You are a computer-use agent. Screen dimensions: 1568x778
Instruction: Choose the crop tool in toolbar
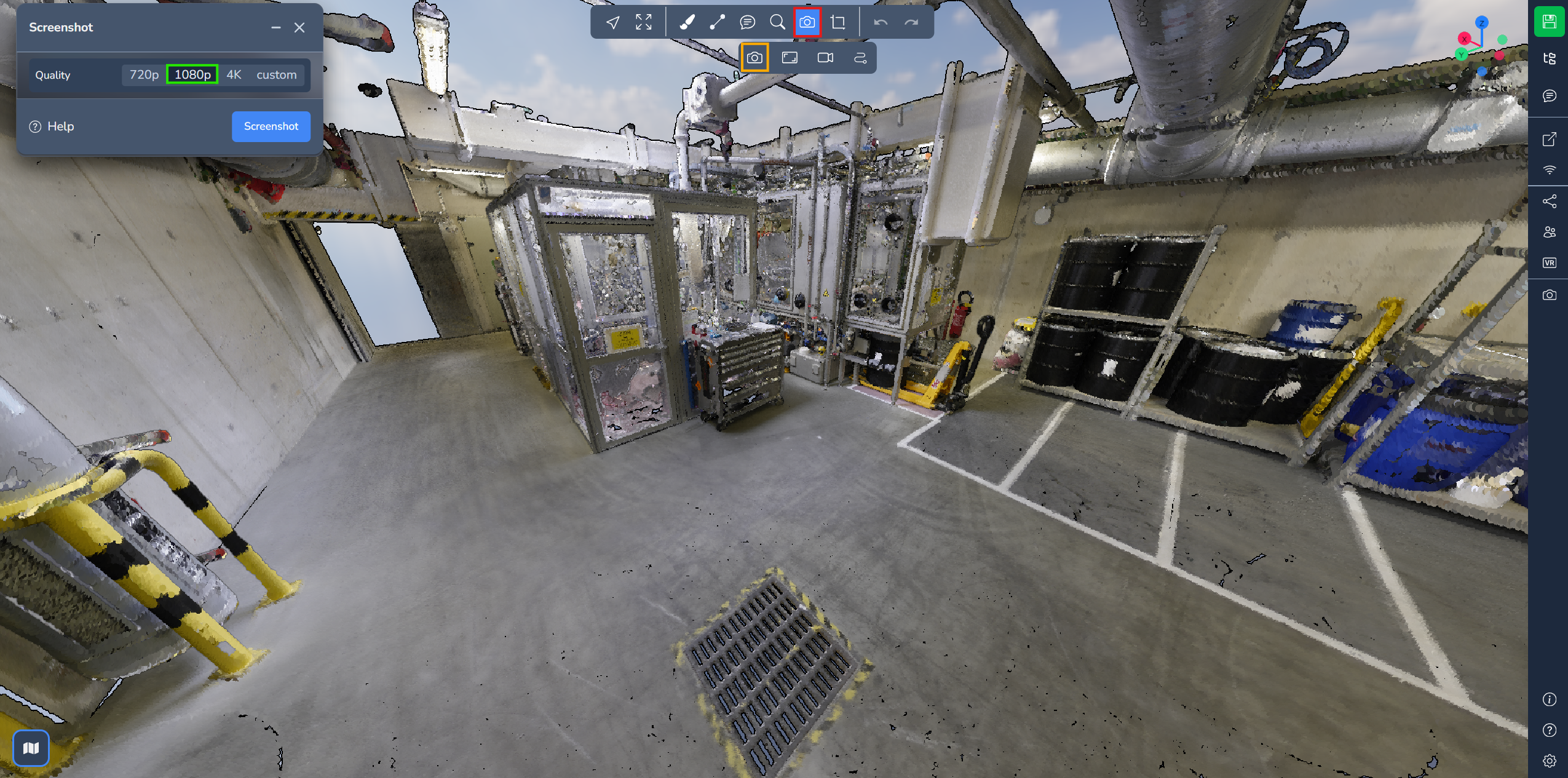[x=837, y=23]
